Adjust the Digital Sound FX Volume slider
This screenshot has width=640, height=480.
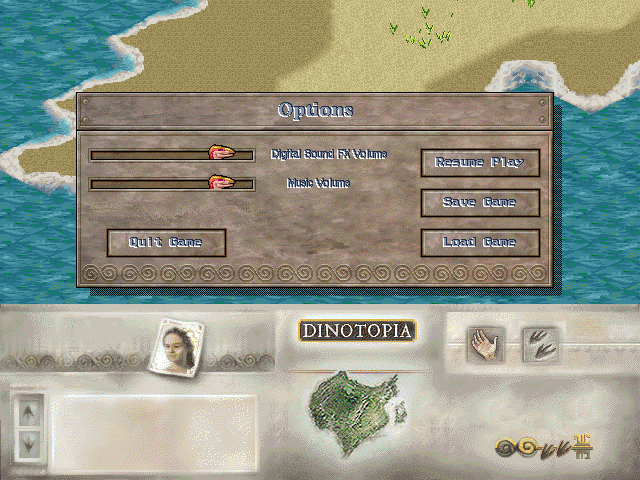(222, 153)
